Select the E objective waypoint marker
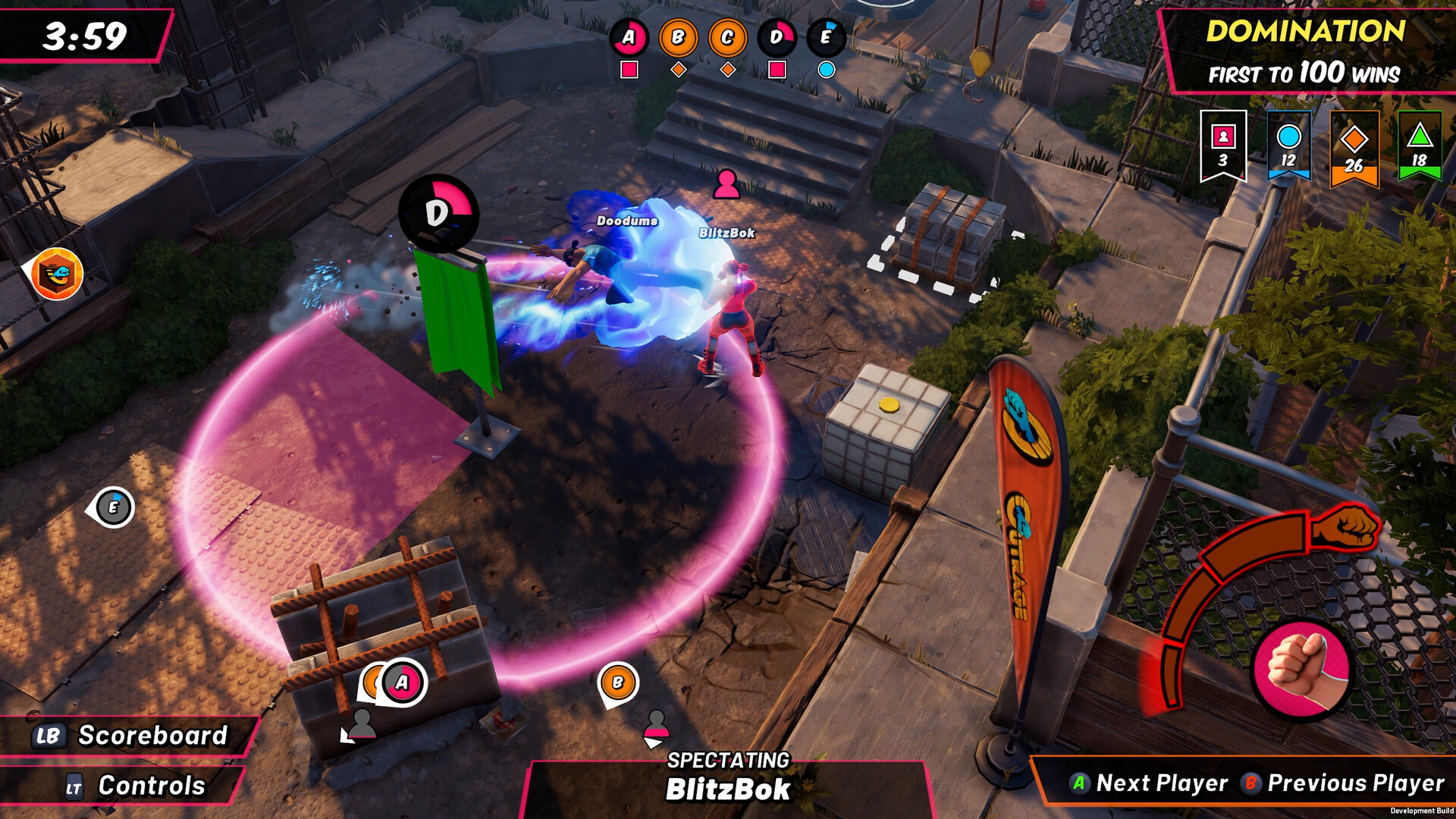Image resolution: width=1456 pixels, height=819 pixels. pos(113,507)
